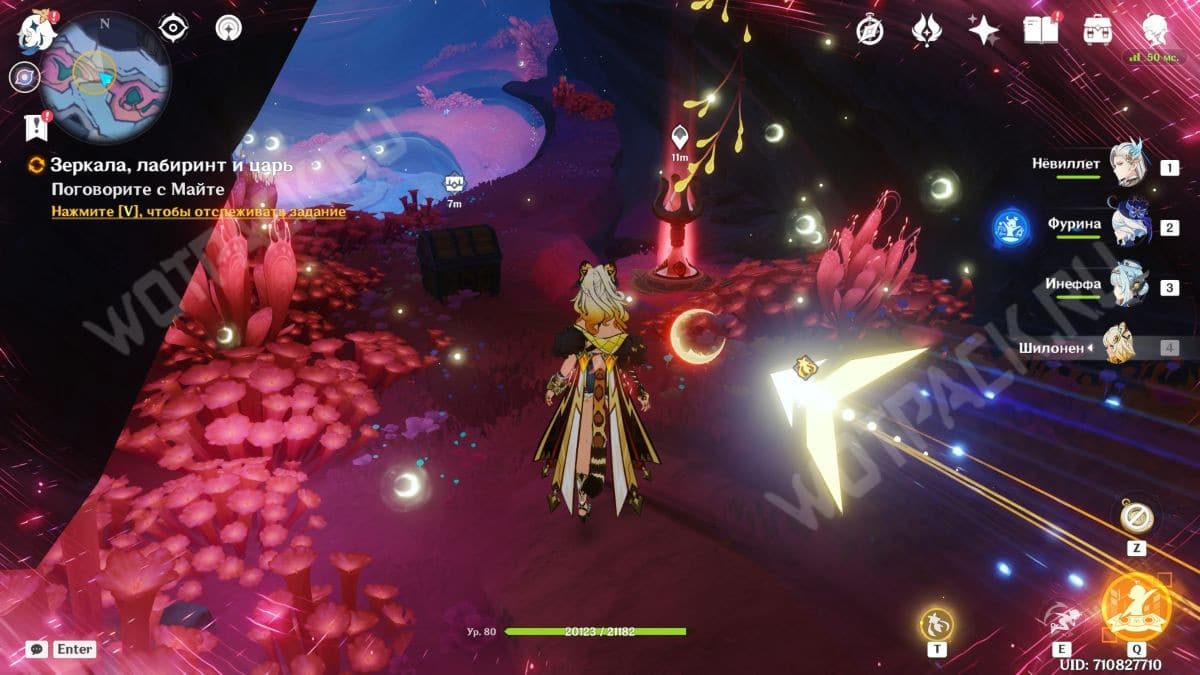
Task: Open the chat speech bubble
Action: tap(37, 649)
